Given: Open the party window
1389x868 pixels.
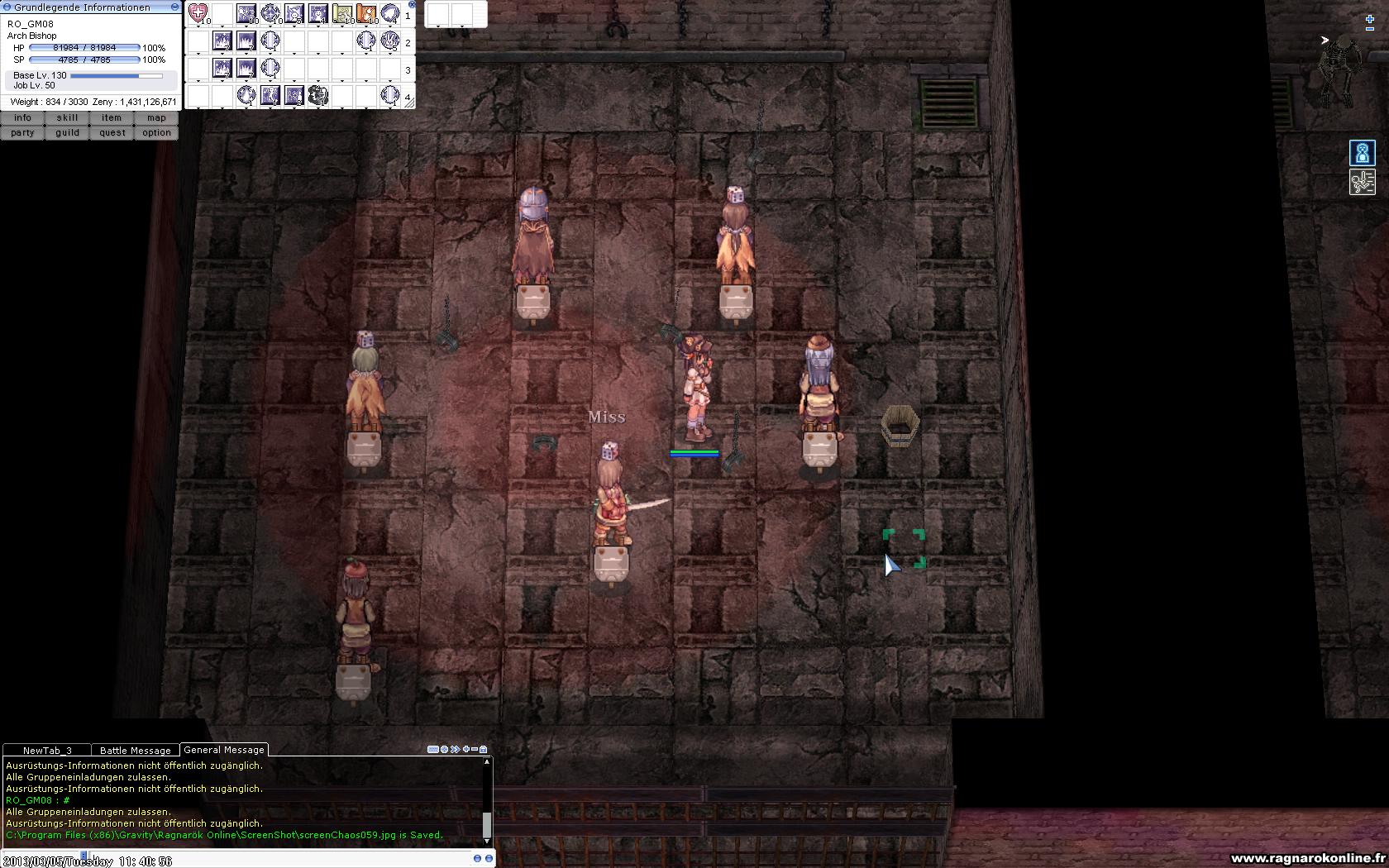Looking at the screenshot, I should click(x=22, y=132).
